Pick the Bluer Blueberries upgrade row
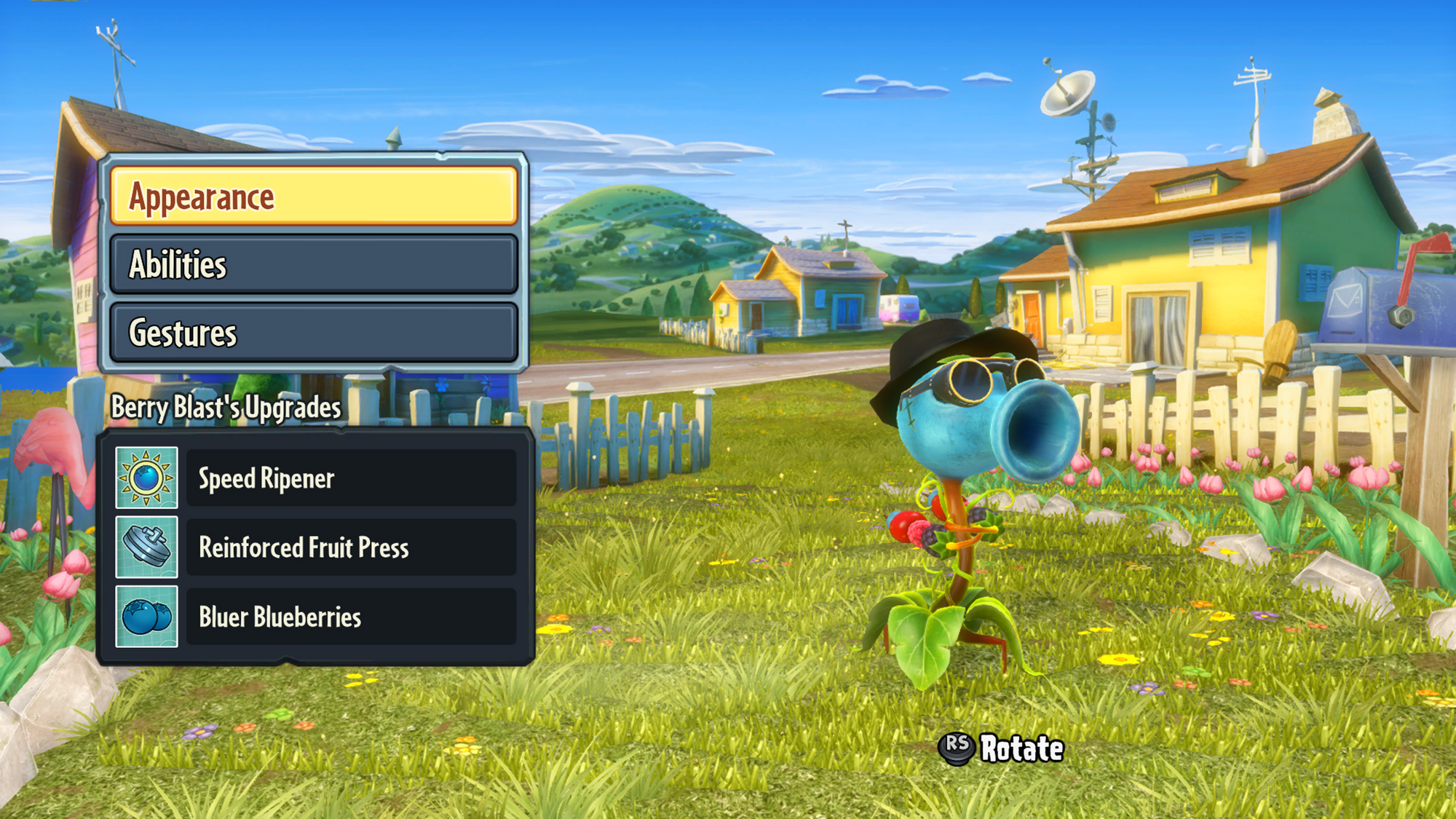 tap(351, 617)
